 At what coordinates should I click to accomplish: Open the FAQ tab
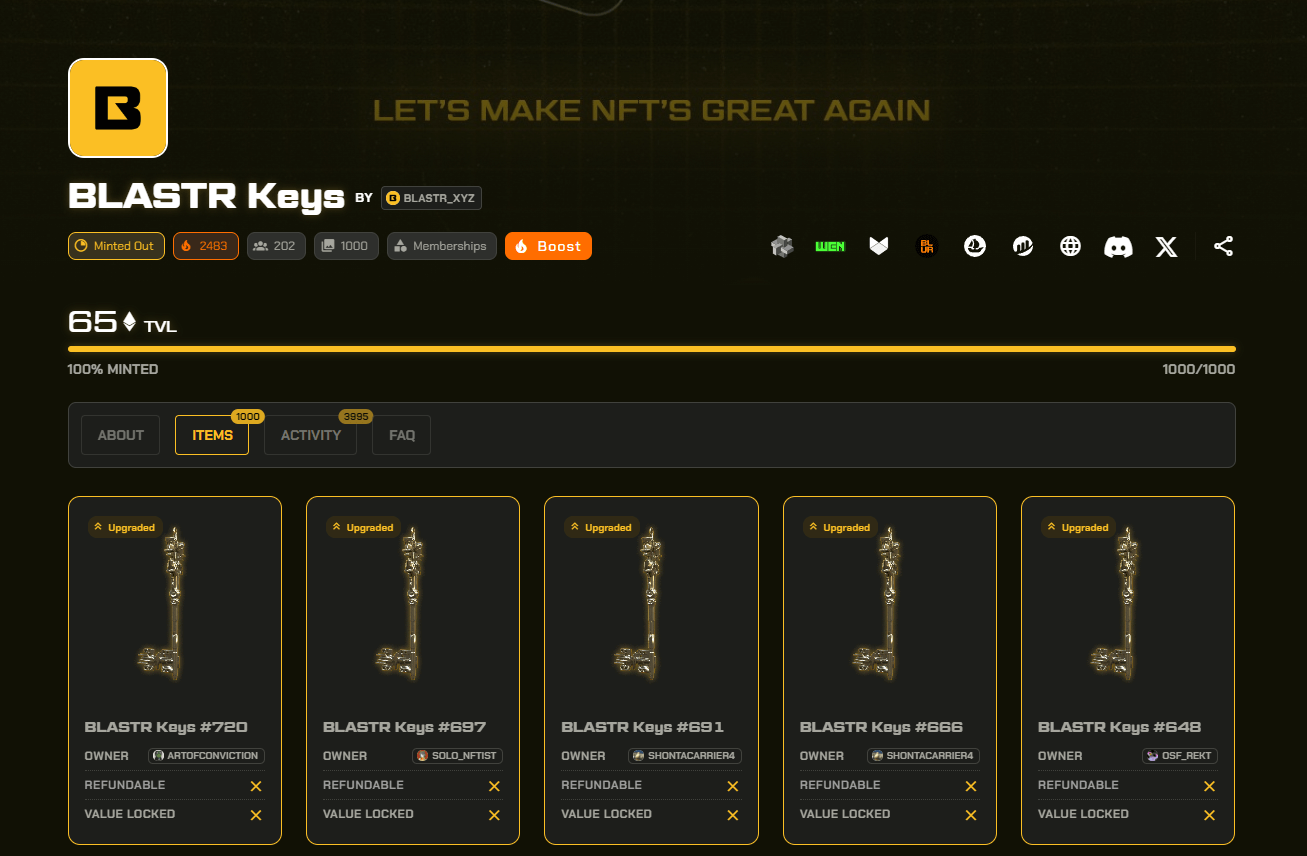(x=401, y=435)
